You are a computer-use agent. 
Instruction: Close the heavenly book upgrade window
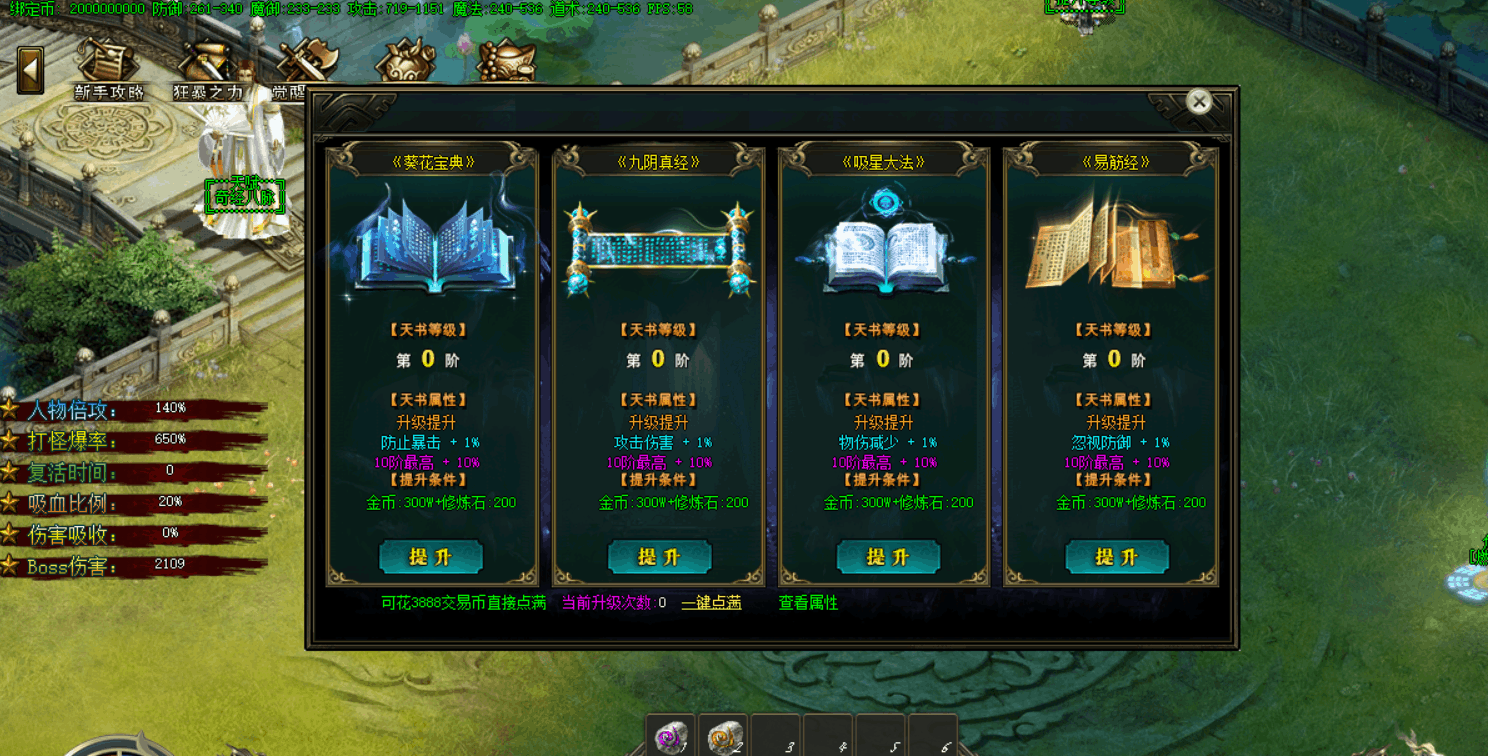tap(1198, 101)
